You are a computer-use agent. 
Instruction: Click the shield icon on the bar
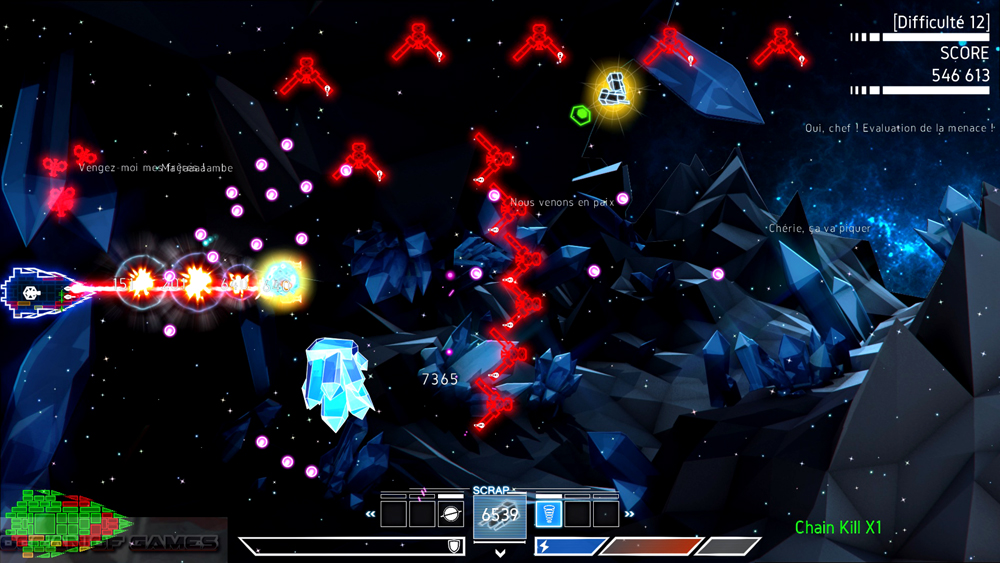pyautogui.click(x=454, y=546)
